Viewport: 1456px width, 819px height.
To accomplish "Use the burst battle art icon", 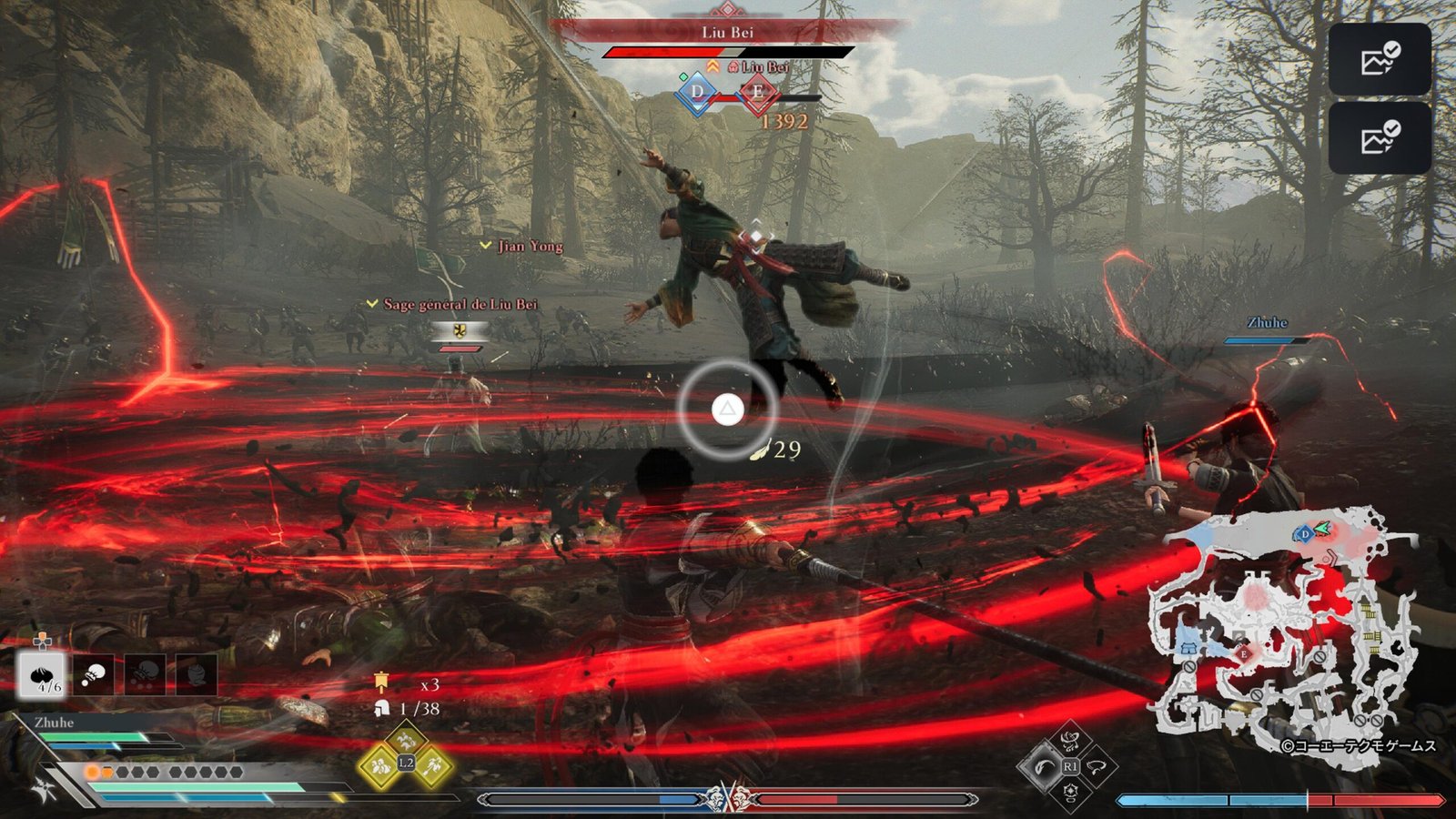I will (x=1071, y=792).
